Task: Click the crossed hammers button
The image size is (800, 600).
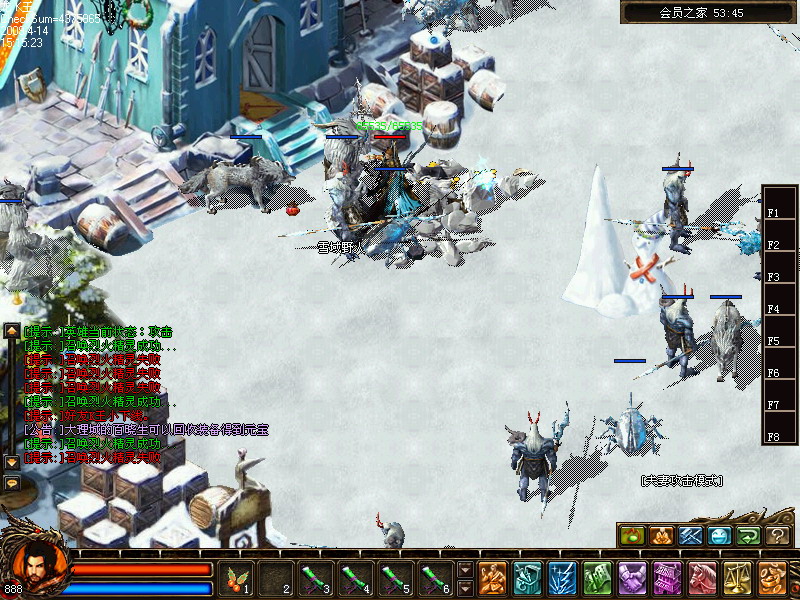Action: pyautogui.click(x=690, y=535)
